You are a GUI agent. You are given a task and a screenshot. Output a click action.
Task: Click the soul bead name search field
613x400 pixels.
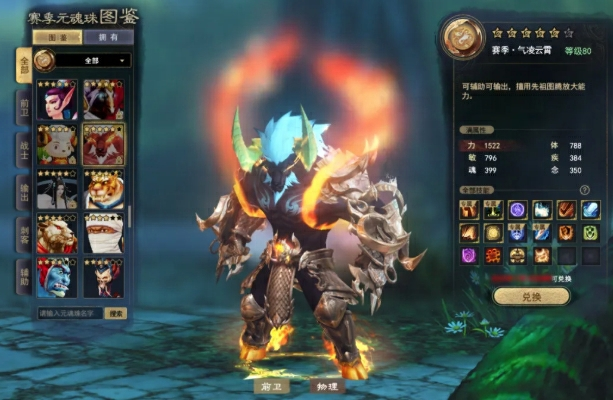(x=70, y=313)
